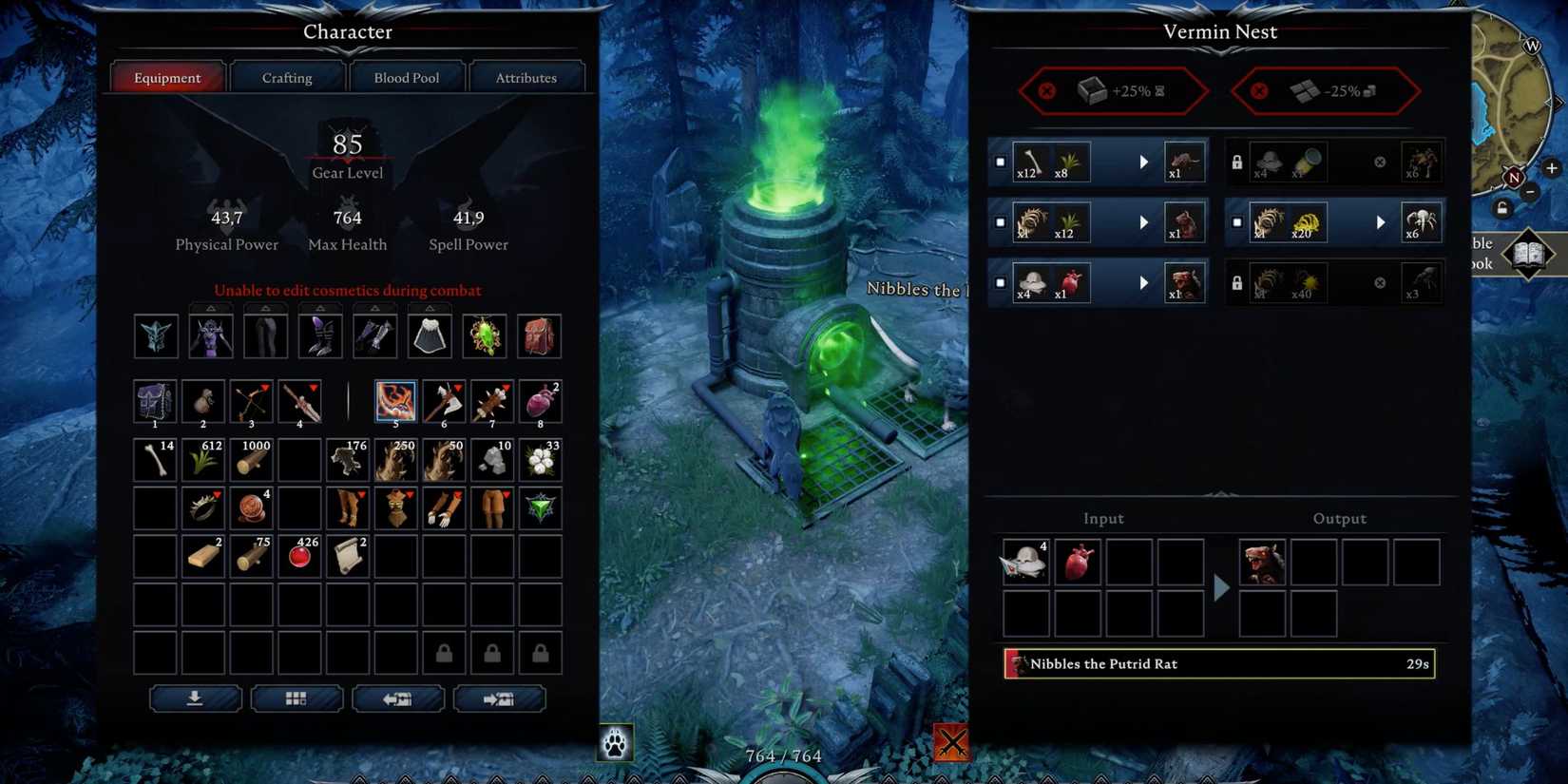Expand the fish bone spider recipe arrow

click(x=1381, y=222)
